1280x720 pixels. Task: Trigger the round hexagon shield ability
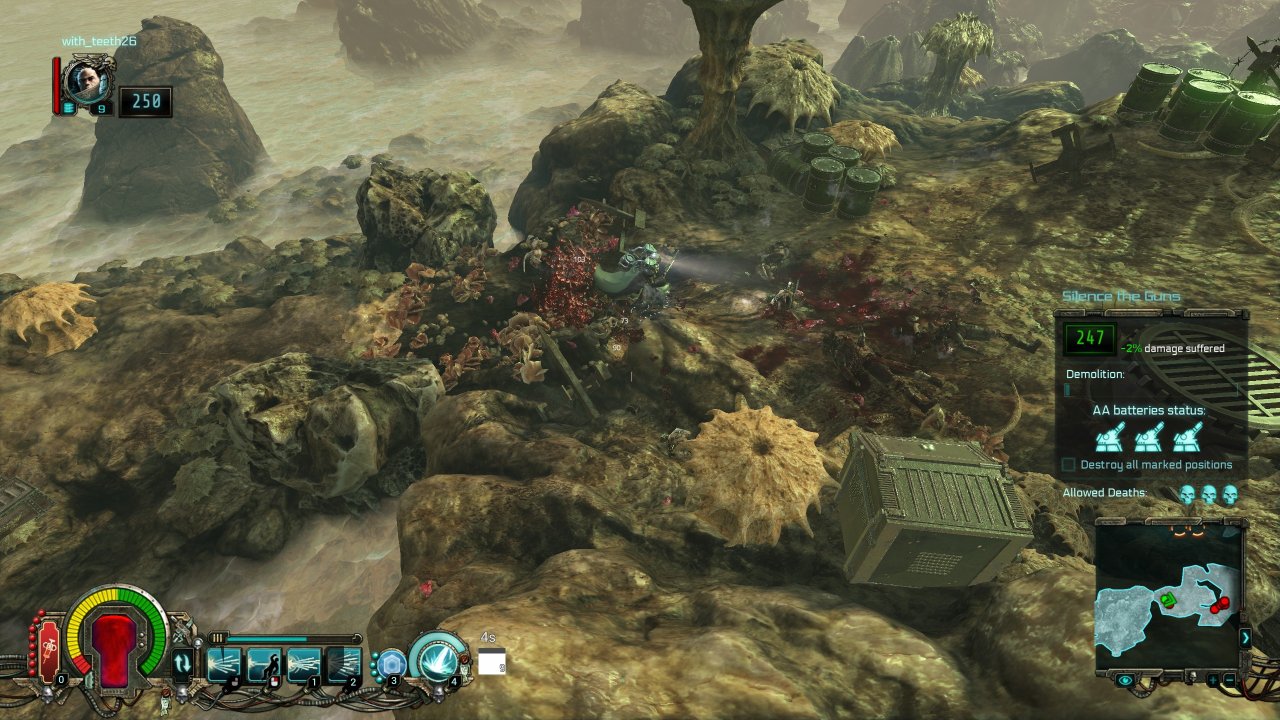tap(390, 663)
